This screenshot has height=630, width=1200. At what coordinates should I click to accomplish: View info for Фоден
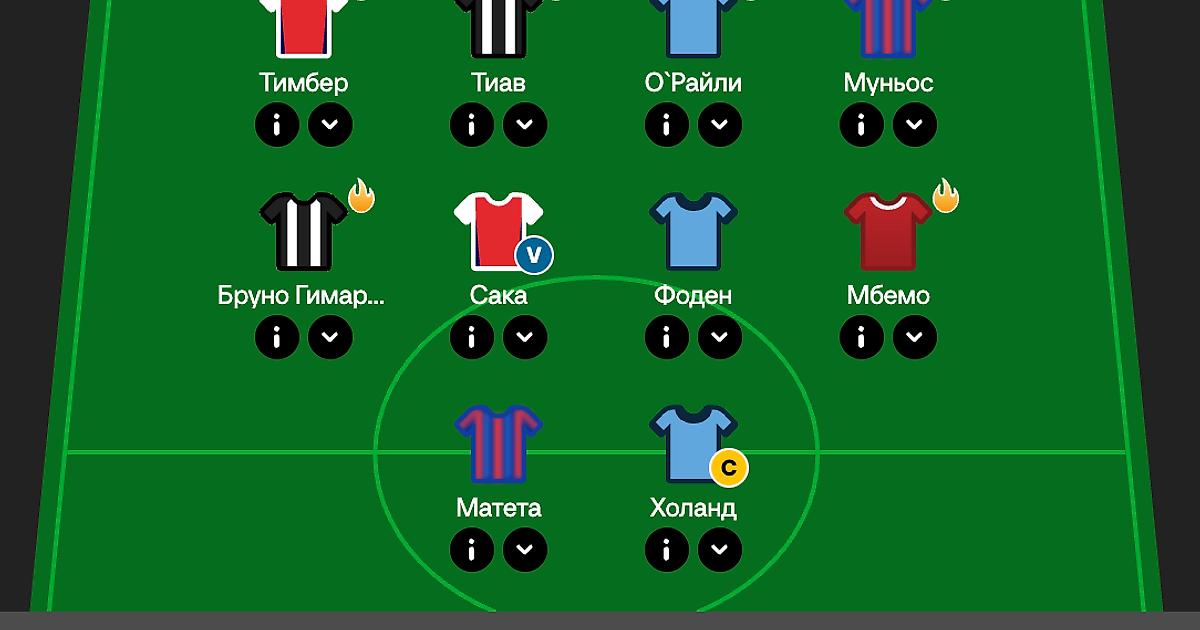(667, 337)
